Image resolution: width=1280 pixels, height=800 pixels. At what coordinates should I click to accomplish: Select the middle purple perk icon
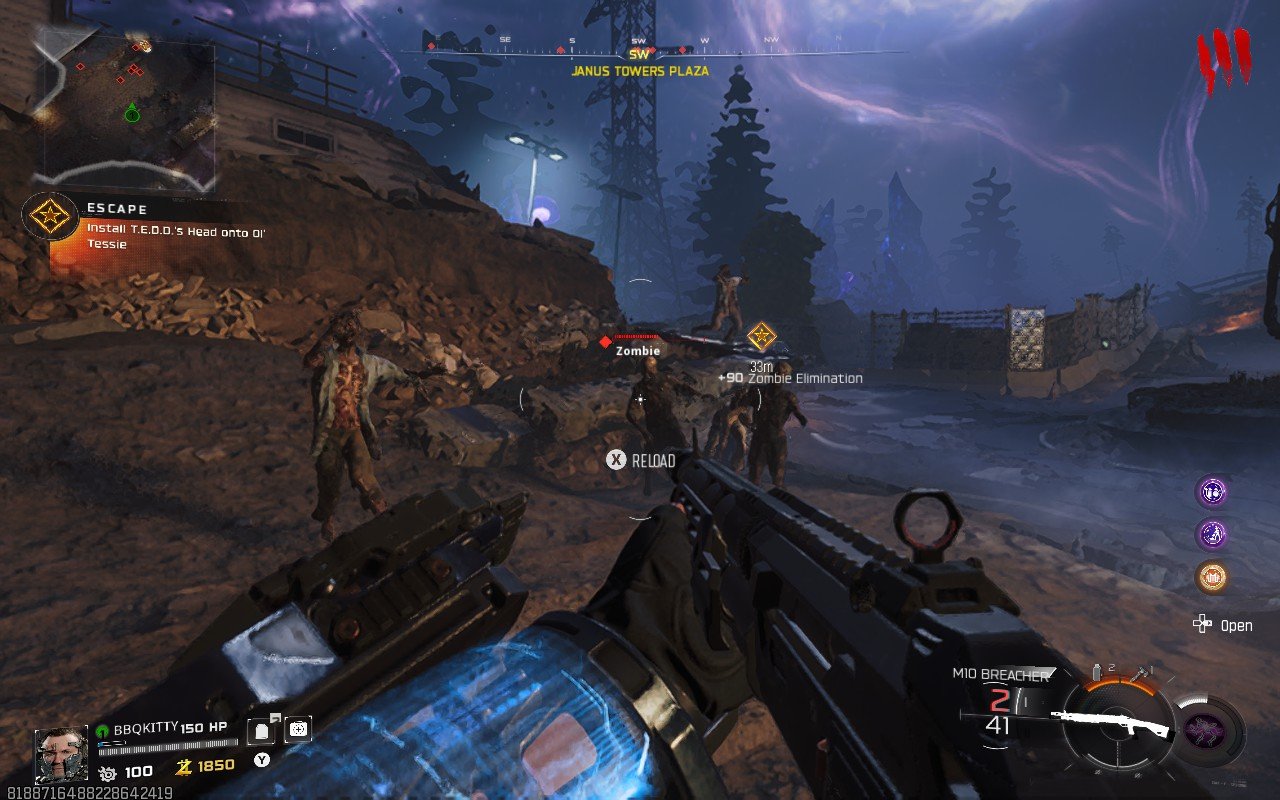pos(1212,534)
